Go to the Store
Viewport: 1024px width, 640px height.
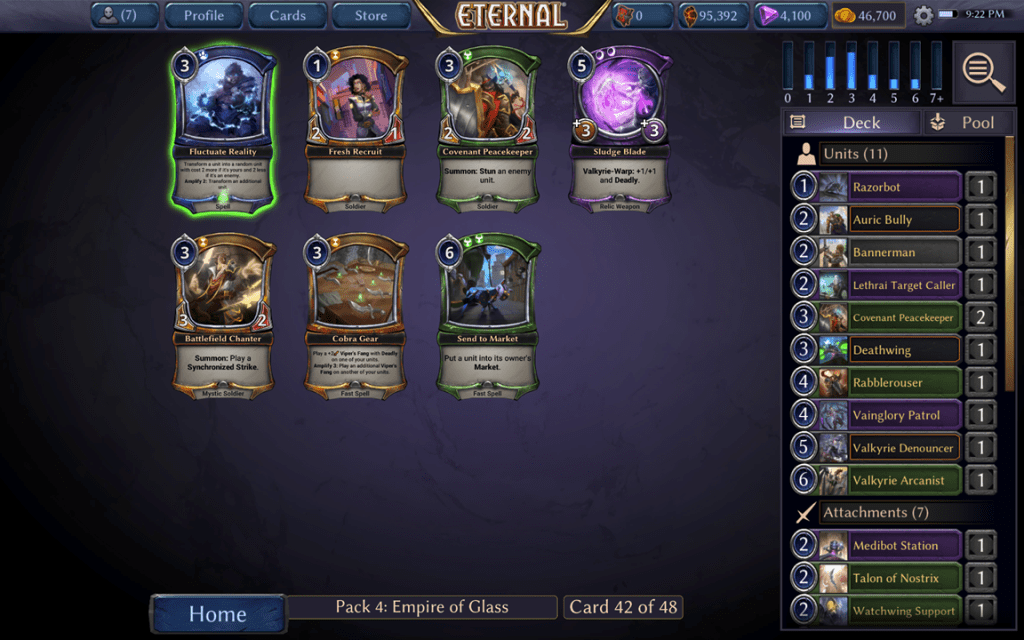pyautogui.click(x=371, y=15)
